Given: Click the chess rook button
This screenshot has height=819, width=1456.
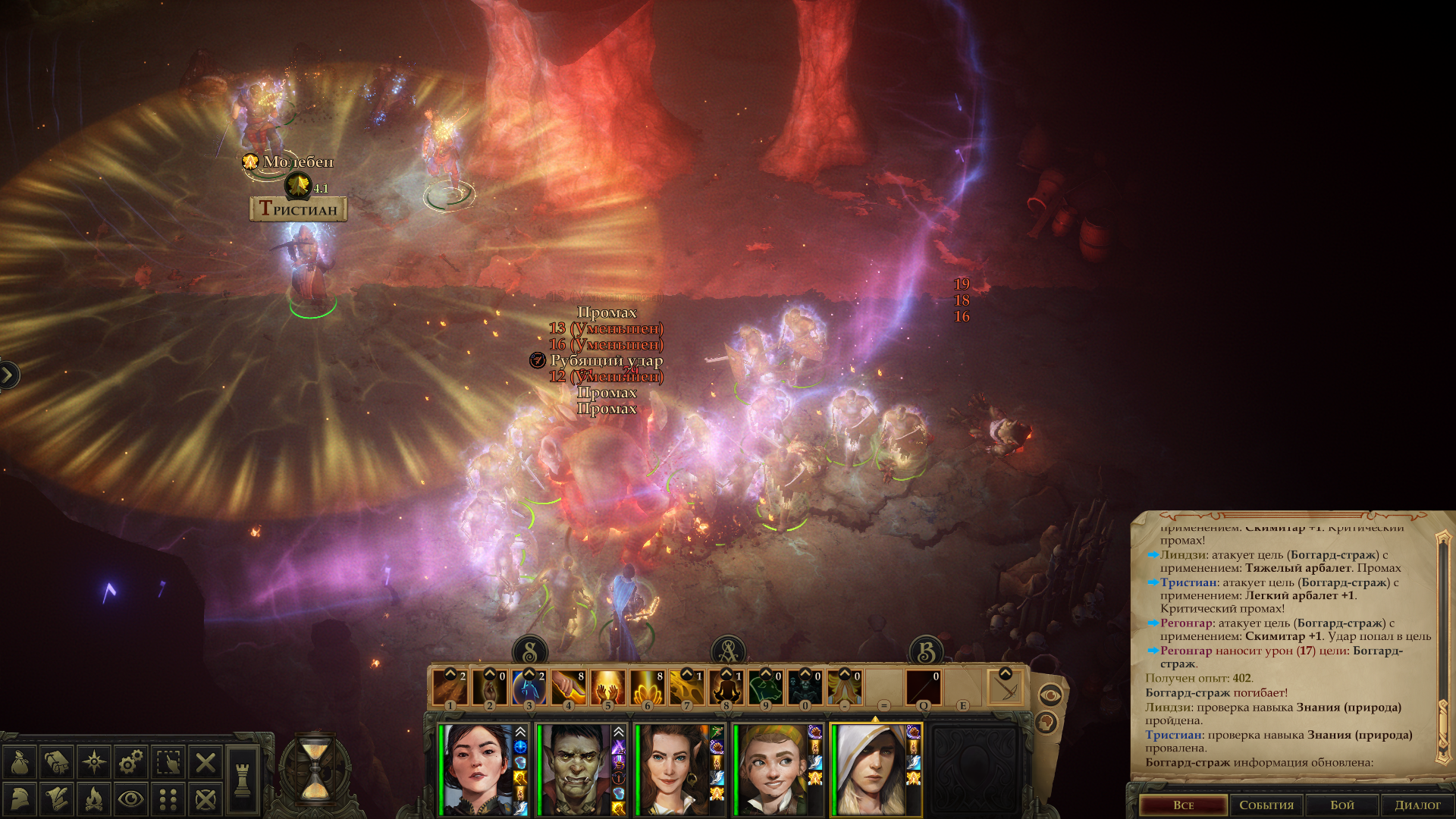Looking at the screenshot, I should pos(243,780).
